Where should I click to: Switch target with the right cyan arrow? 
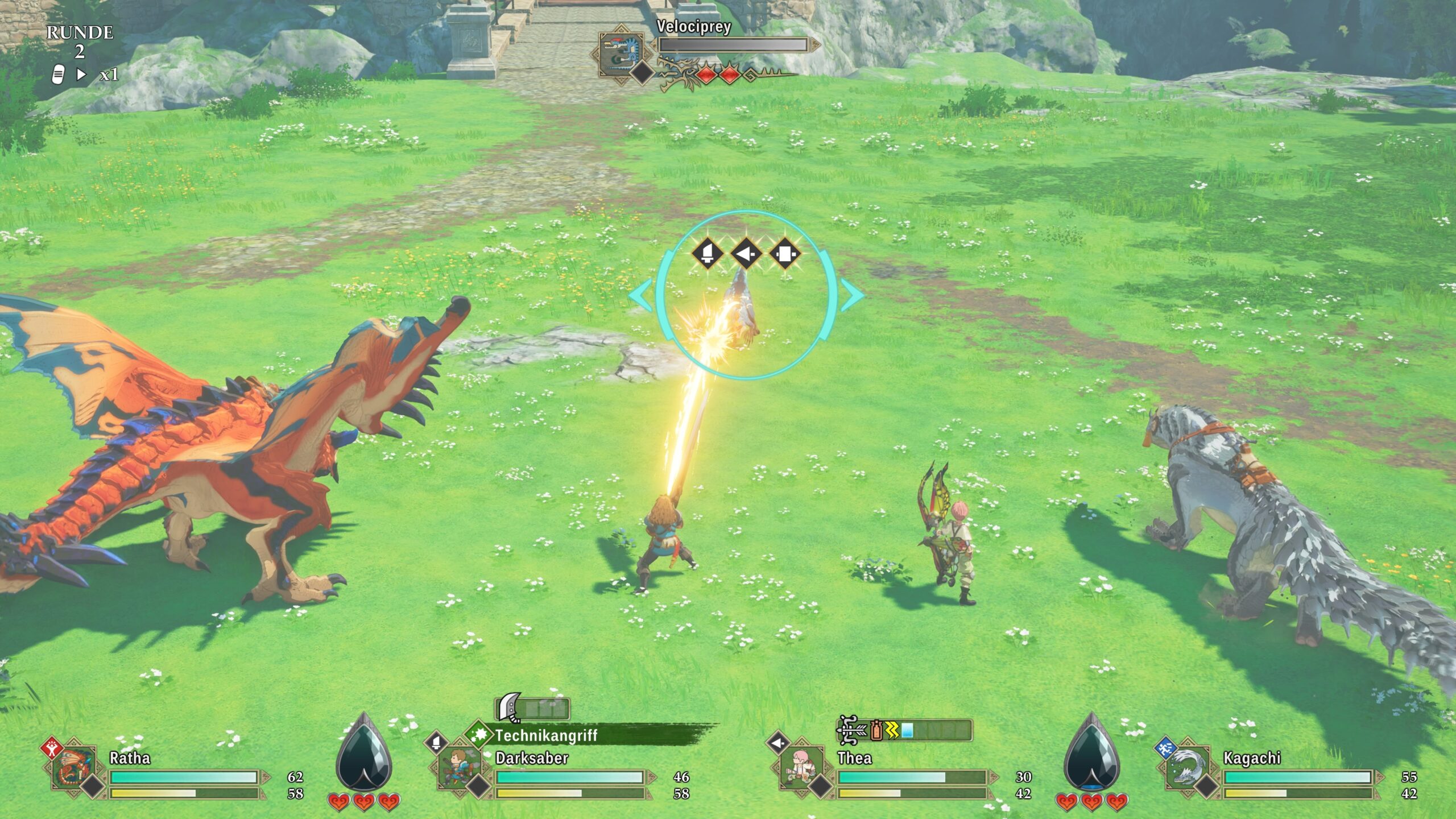pyautogui.click(x=851, y=295)
